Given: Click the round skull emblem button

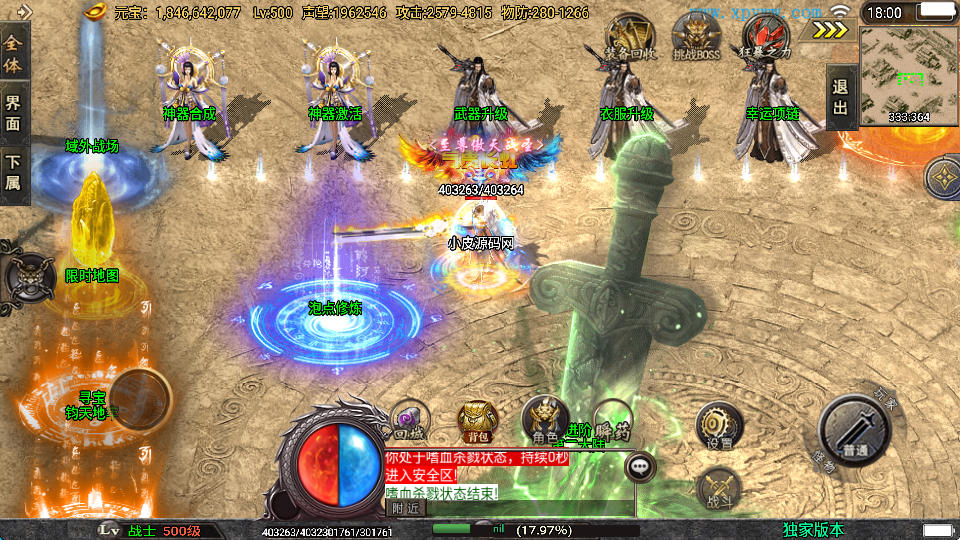Looking at the screenshot, I should click(x=24, y=273).
